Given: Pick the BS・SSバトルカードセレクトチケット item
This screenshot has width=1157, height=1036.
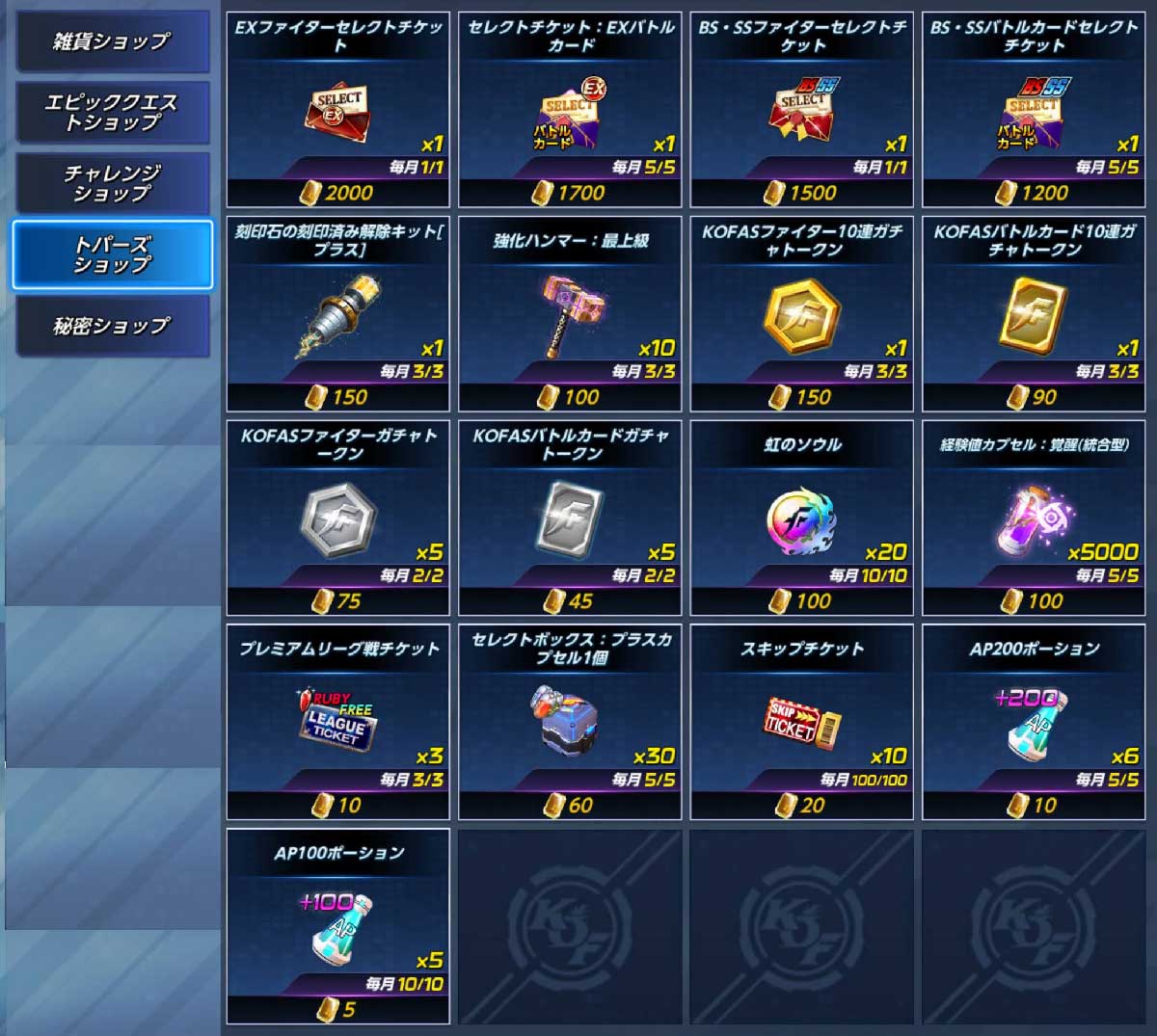Looking at the screenshot, I should click(x=1034, y=111).
